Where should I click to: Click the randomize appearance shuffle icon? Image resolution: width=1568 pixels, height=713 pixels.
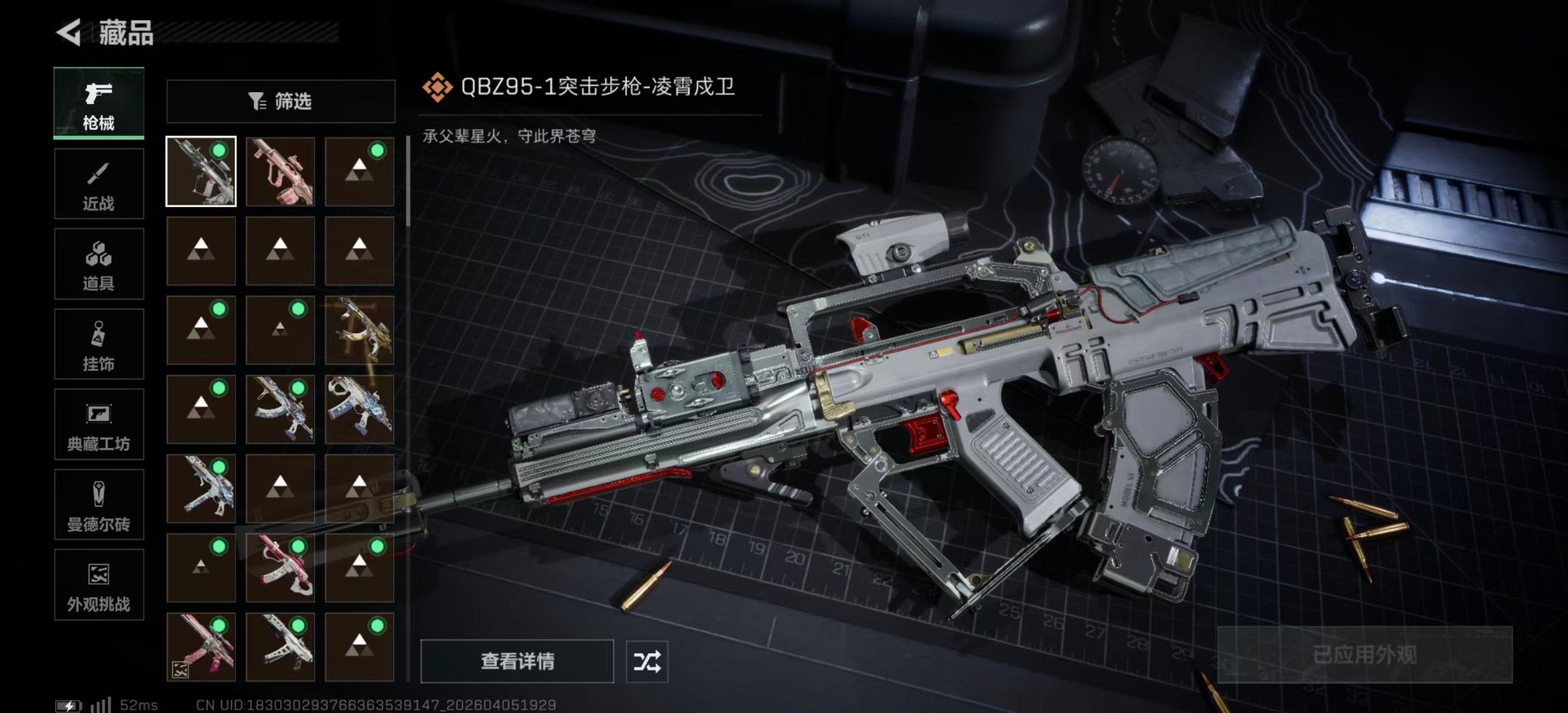pos(648,662)
